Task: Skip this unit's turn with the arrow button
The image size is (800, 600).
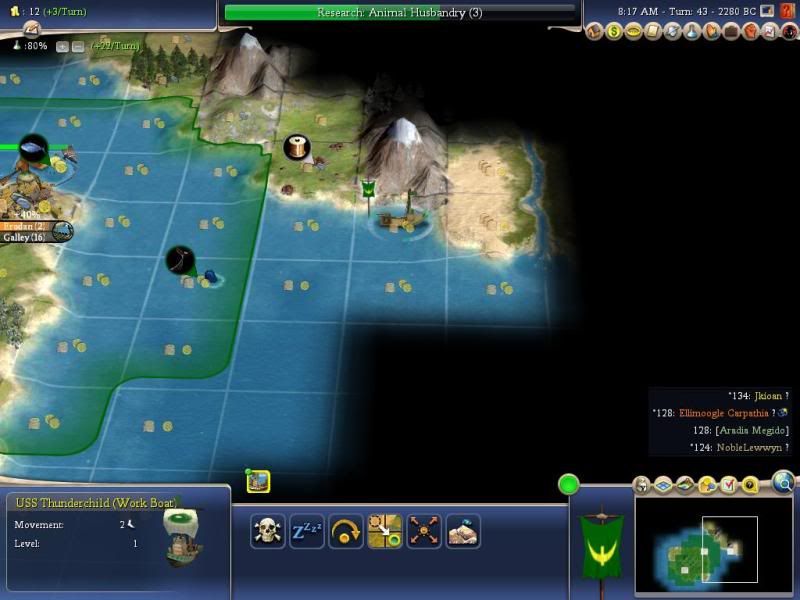Action: tap(346, 531)
